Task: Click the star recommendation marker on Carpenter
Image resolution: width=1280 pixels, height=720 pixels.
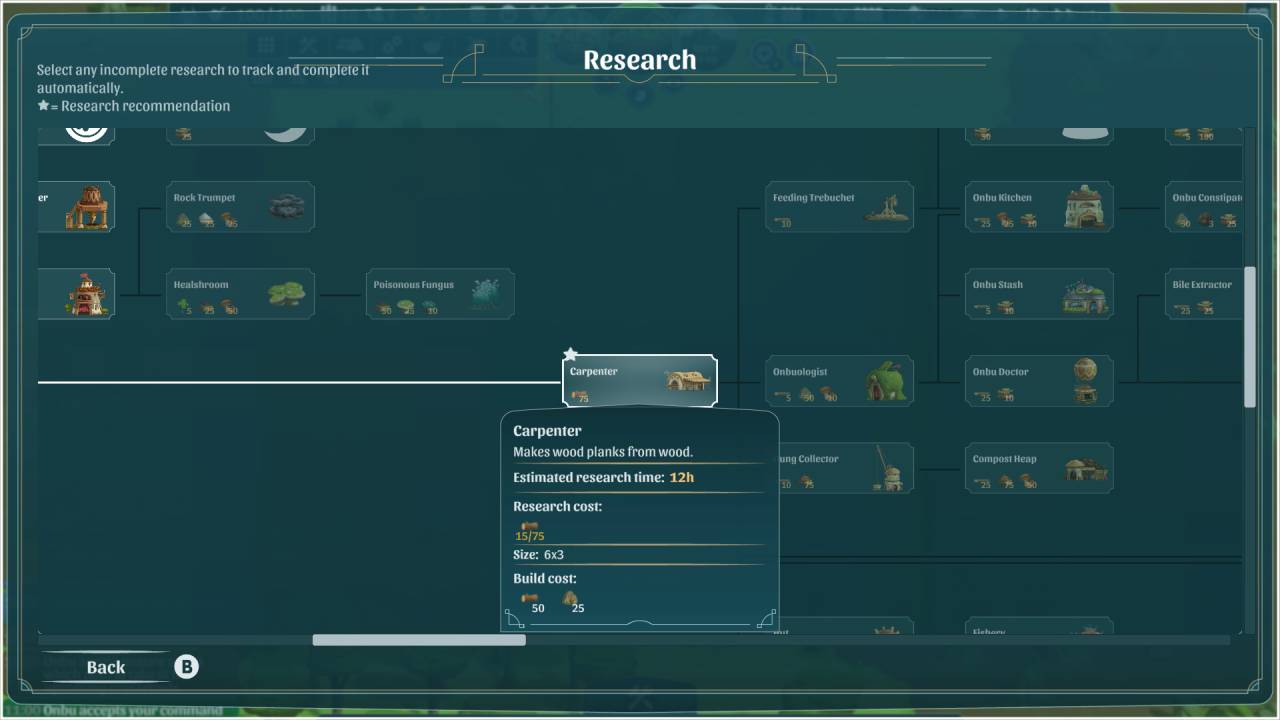Action: coord(570,353)
